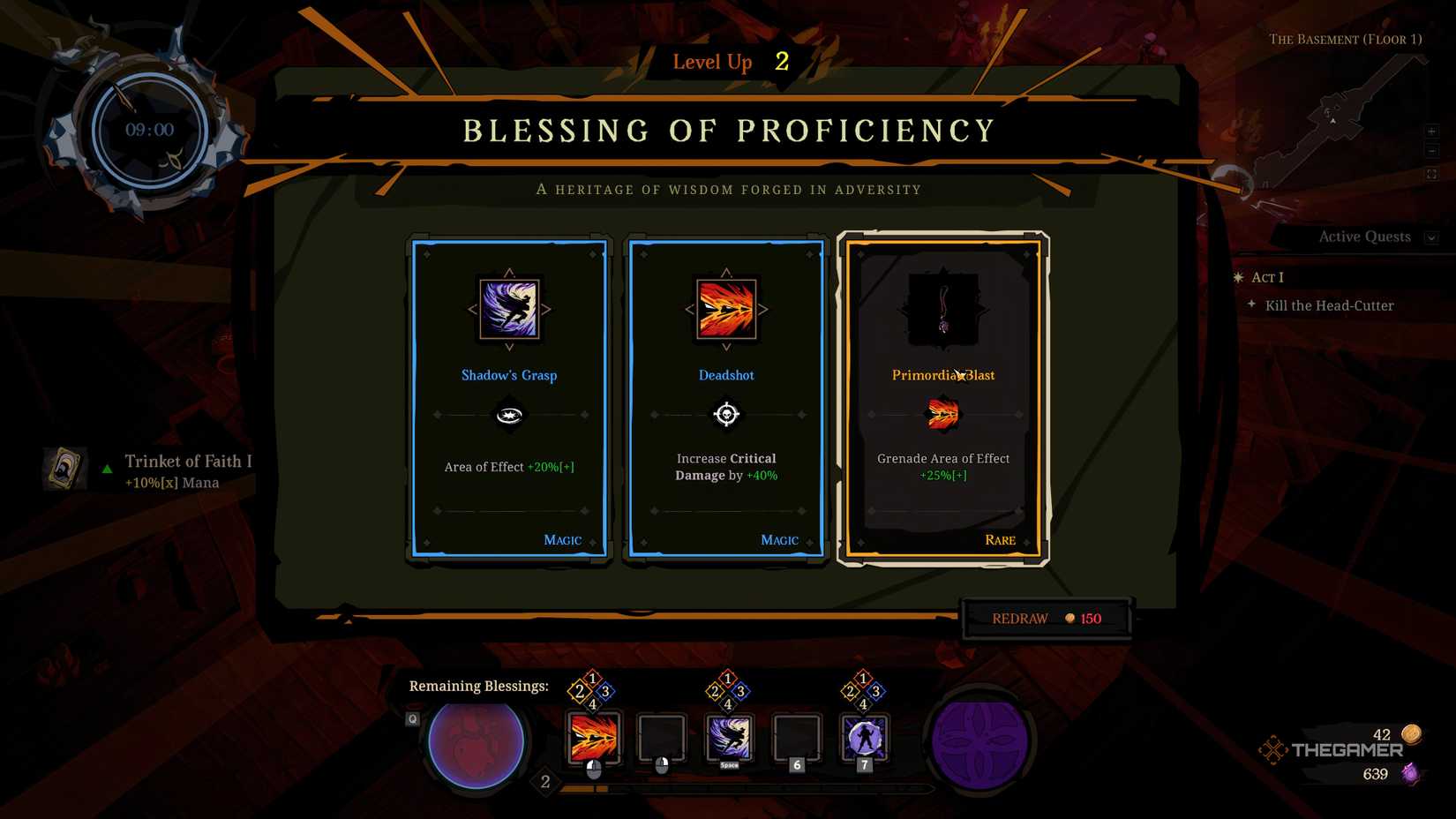Viewport: 1456px width, 819px height.
Task: Click the Primordial Blast grenade icon
Action: pyautogui.click(x=942, y=415)
